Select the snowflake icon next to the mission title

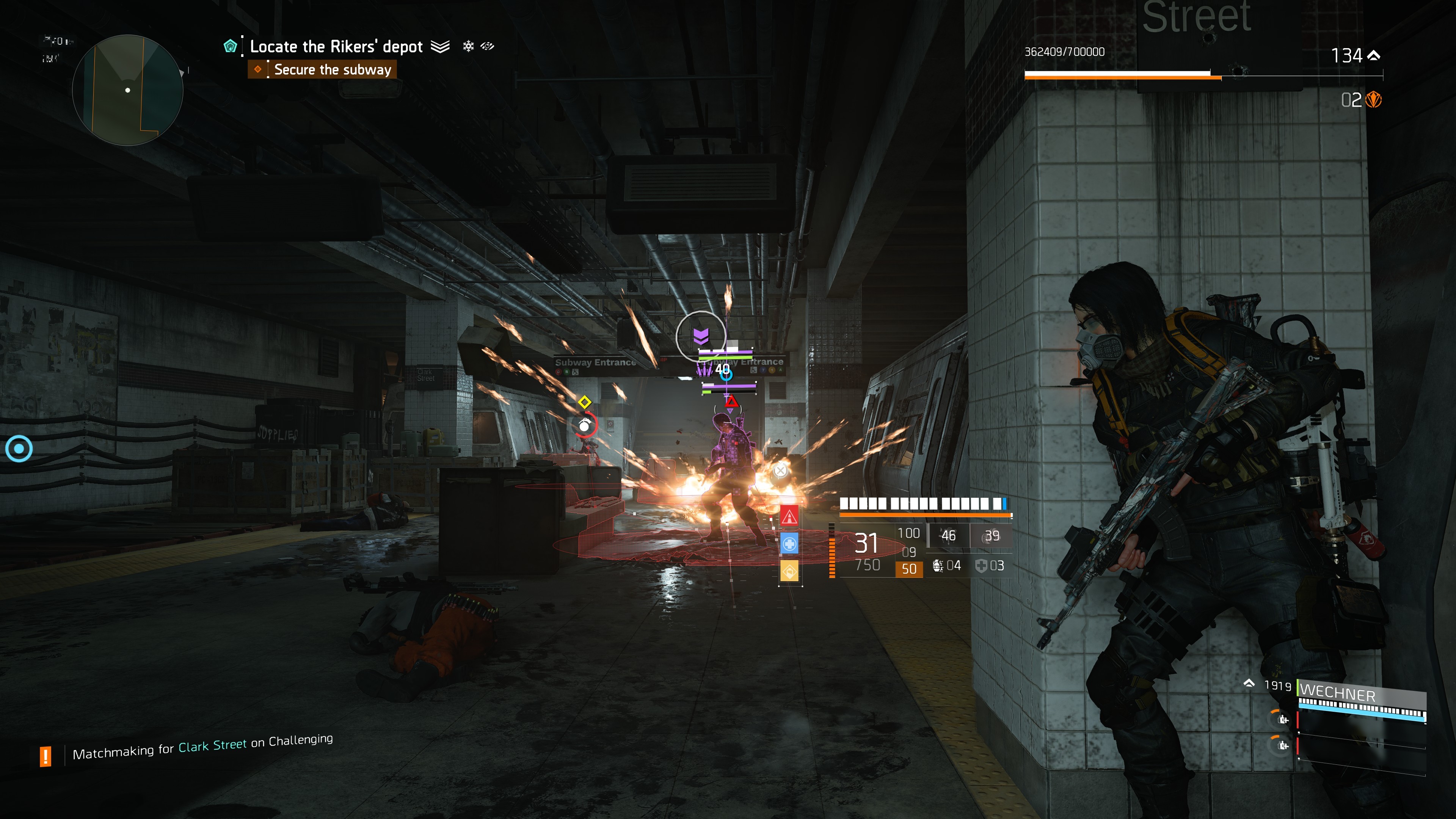point(468,46)
